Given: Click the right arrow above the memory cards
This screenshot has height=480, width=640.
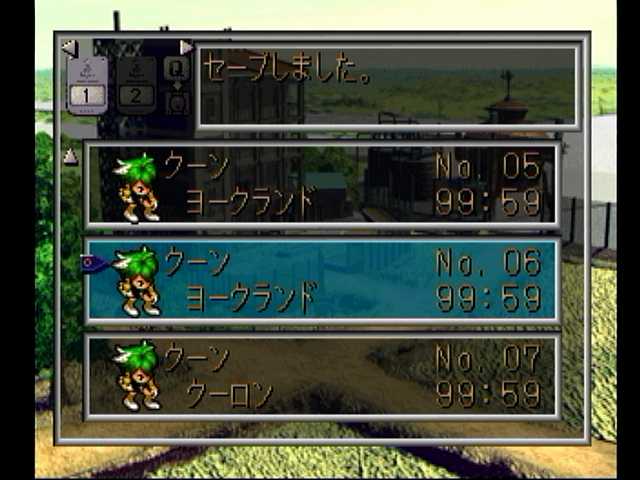Looking at the screenshot, I should (186, 47).
